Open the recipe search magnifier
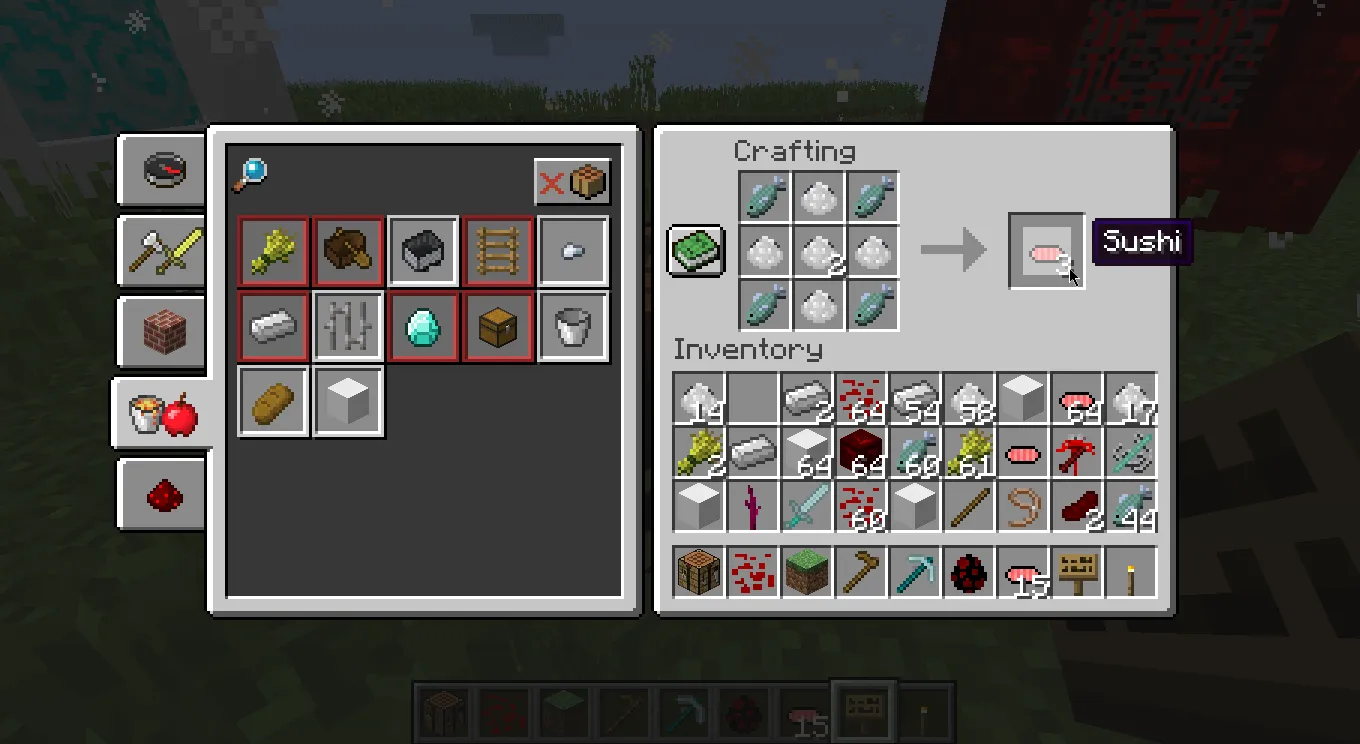 pos(250,171)
